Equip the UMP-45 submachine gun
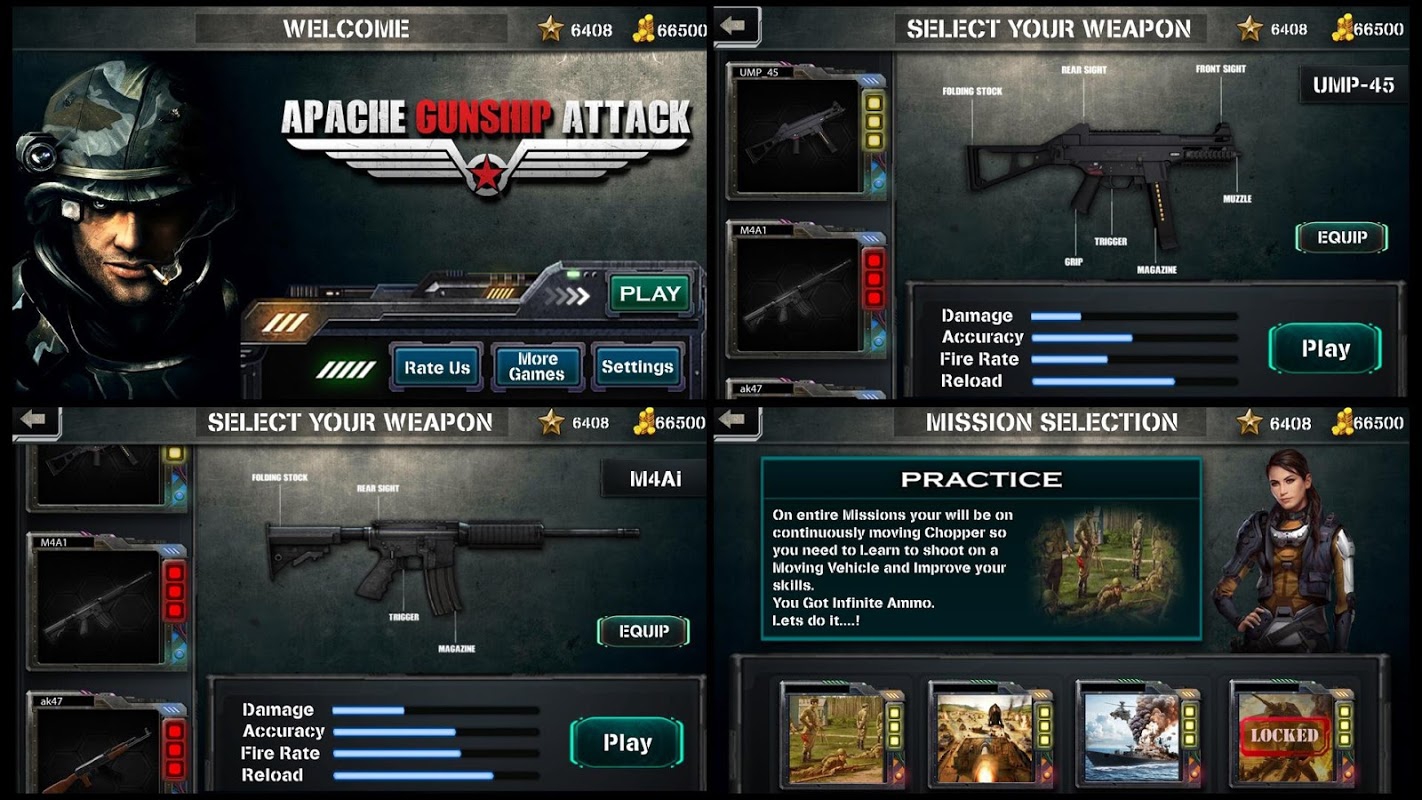The image size is (1422, 800). (1341, 238)
